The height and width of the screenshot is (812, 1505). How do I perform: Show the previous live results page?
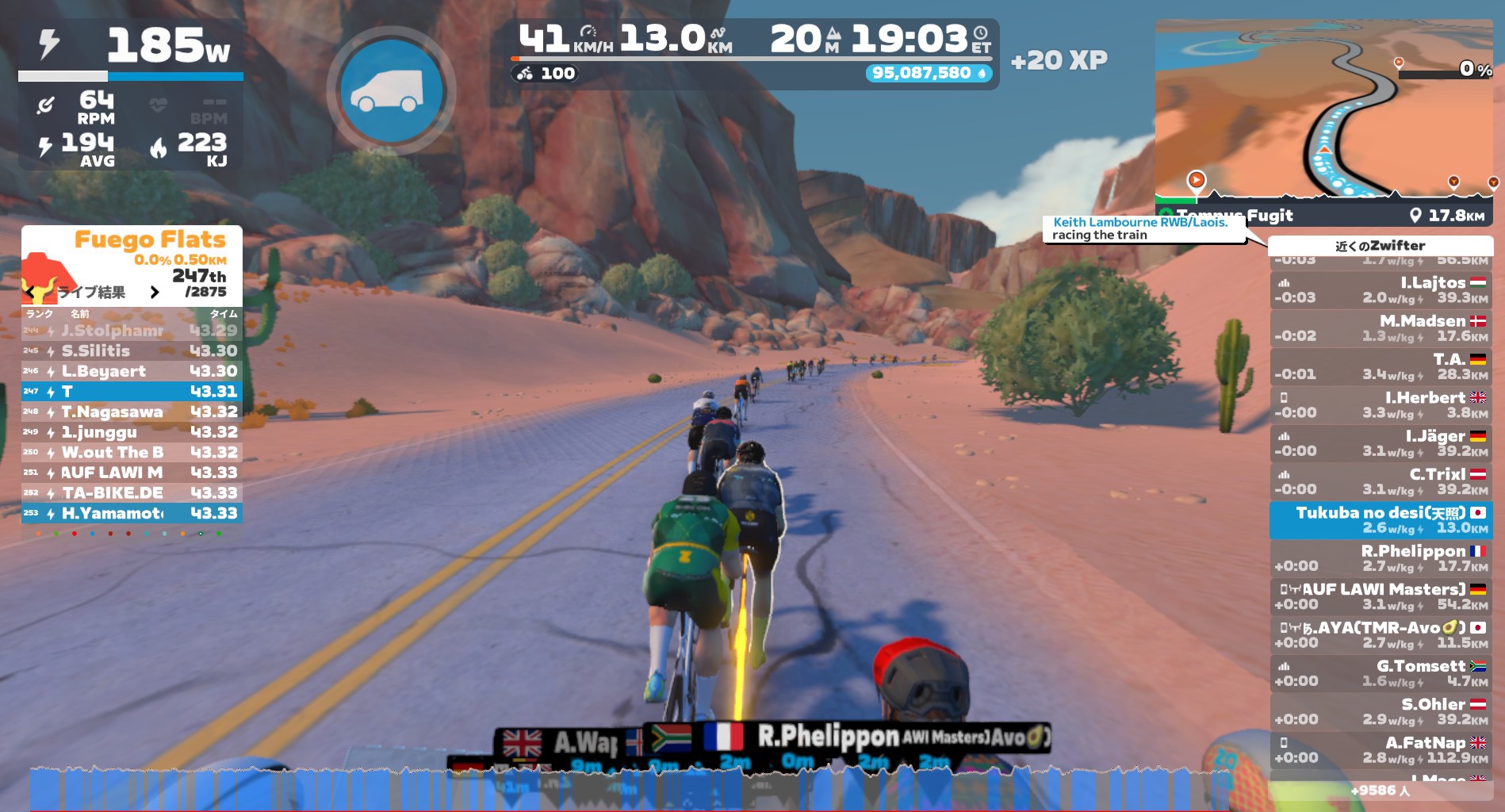[30, 293]
